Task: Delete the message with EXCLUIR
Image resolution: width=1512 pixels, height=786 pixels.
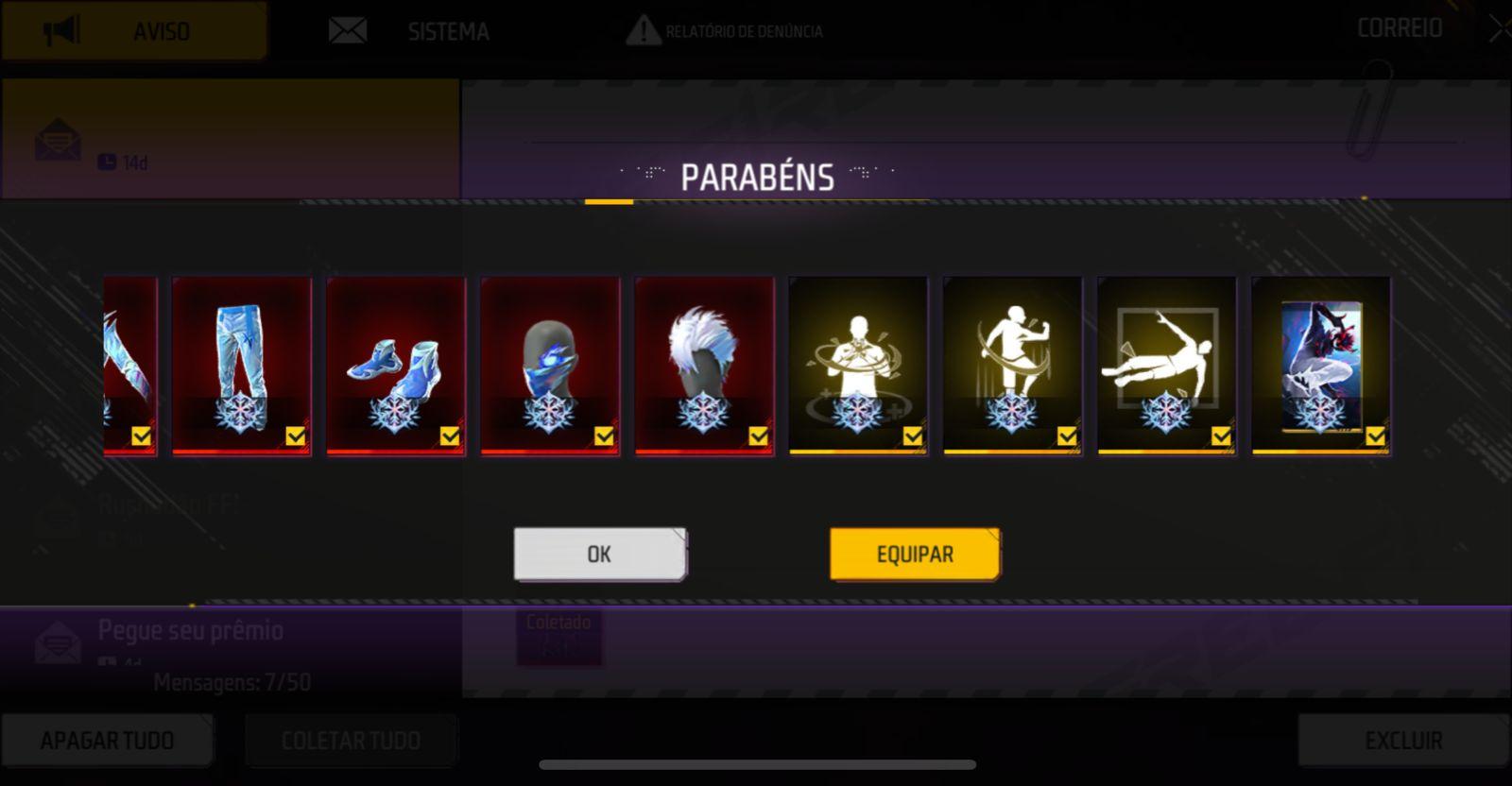Action: (x=1403, y=740)
